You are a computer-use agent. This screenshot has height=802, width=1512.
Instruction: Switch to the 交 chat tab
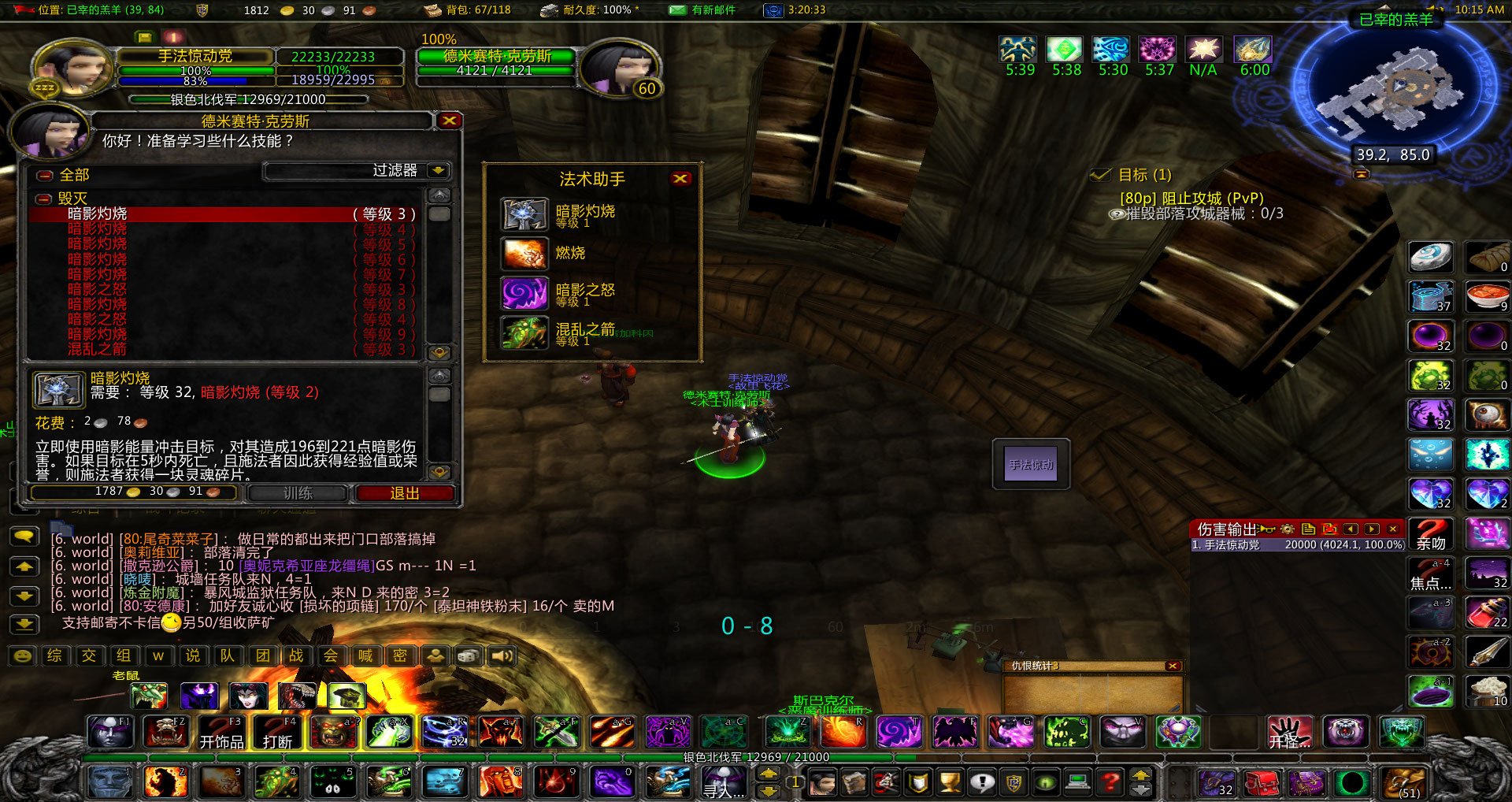pos(89,655)
